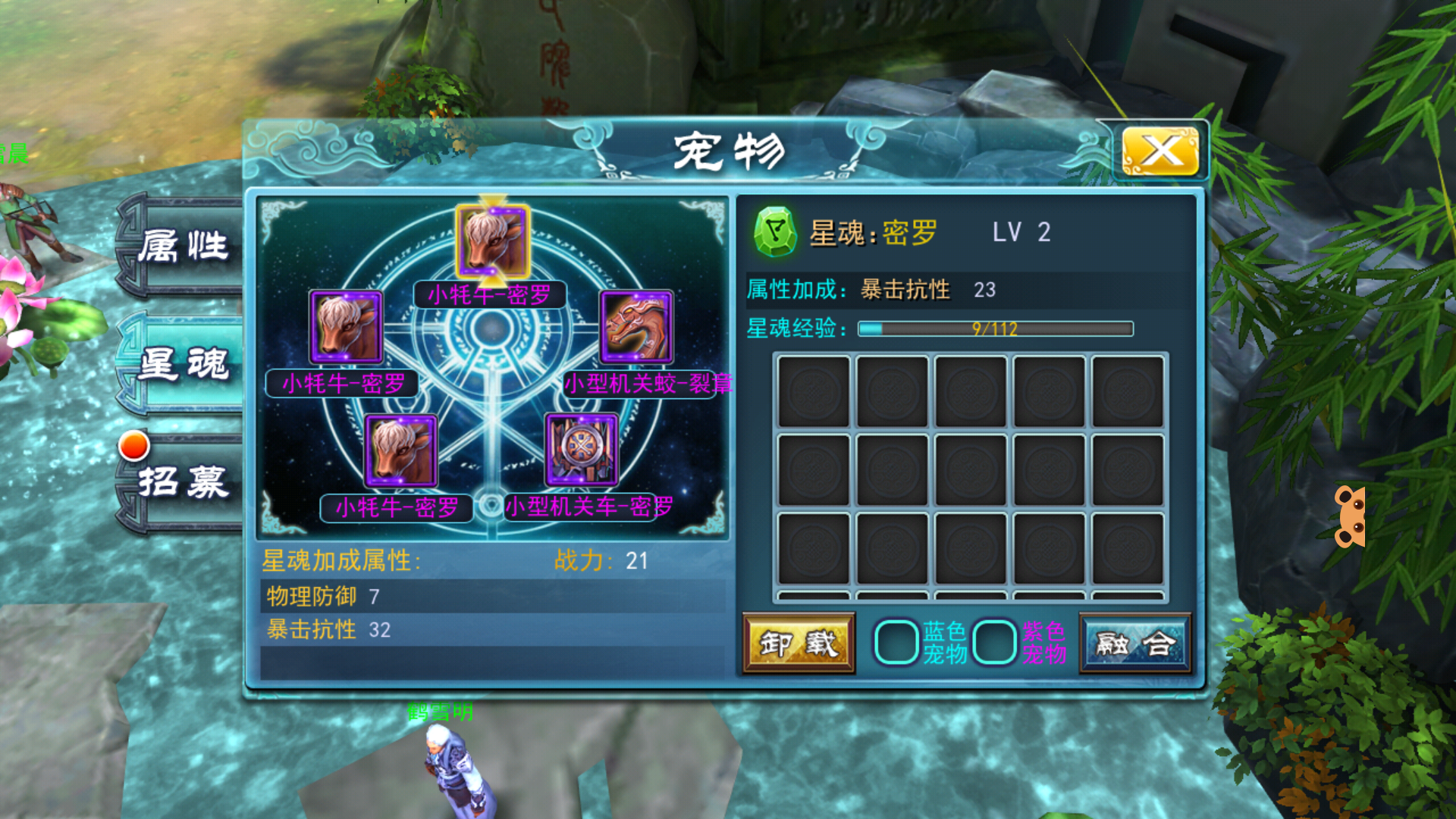Click the 卸载 unload button
Screen dimensions: 1456x819
(x=799, y=644)
